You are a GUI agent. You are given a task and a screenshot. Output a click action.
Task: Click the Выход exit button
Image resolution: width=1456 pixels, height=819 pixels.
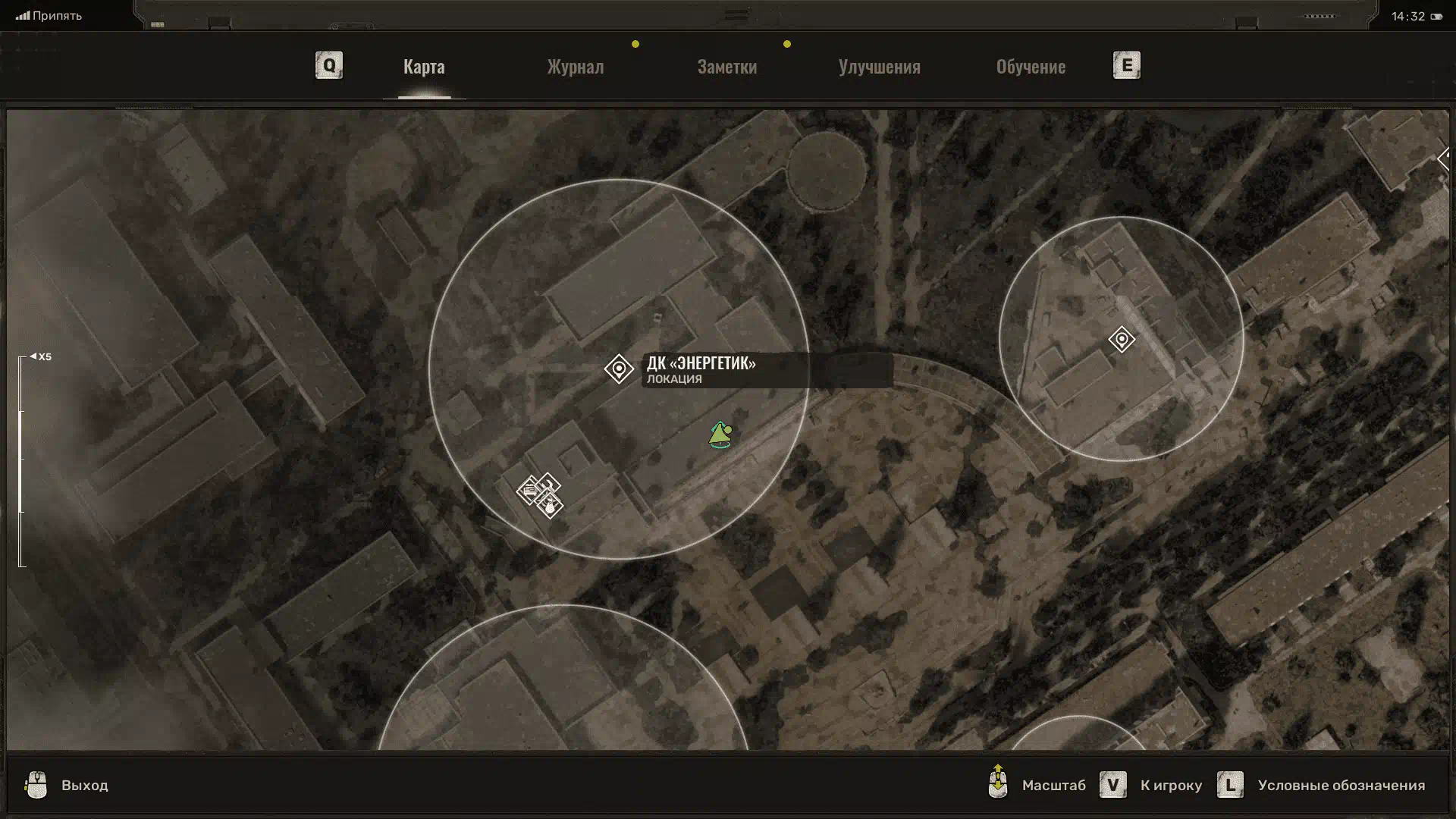click(67, 785)
